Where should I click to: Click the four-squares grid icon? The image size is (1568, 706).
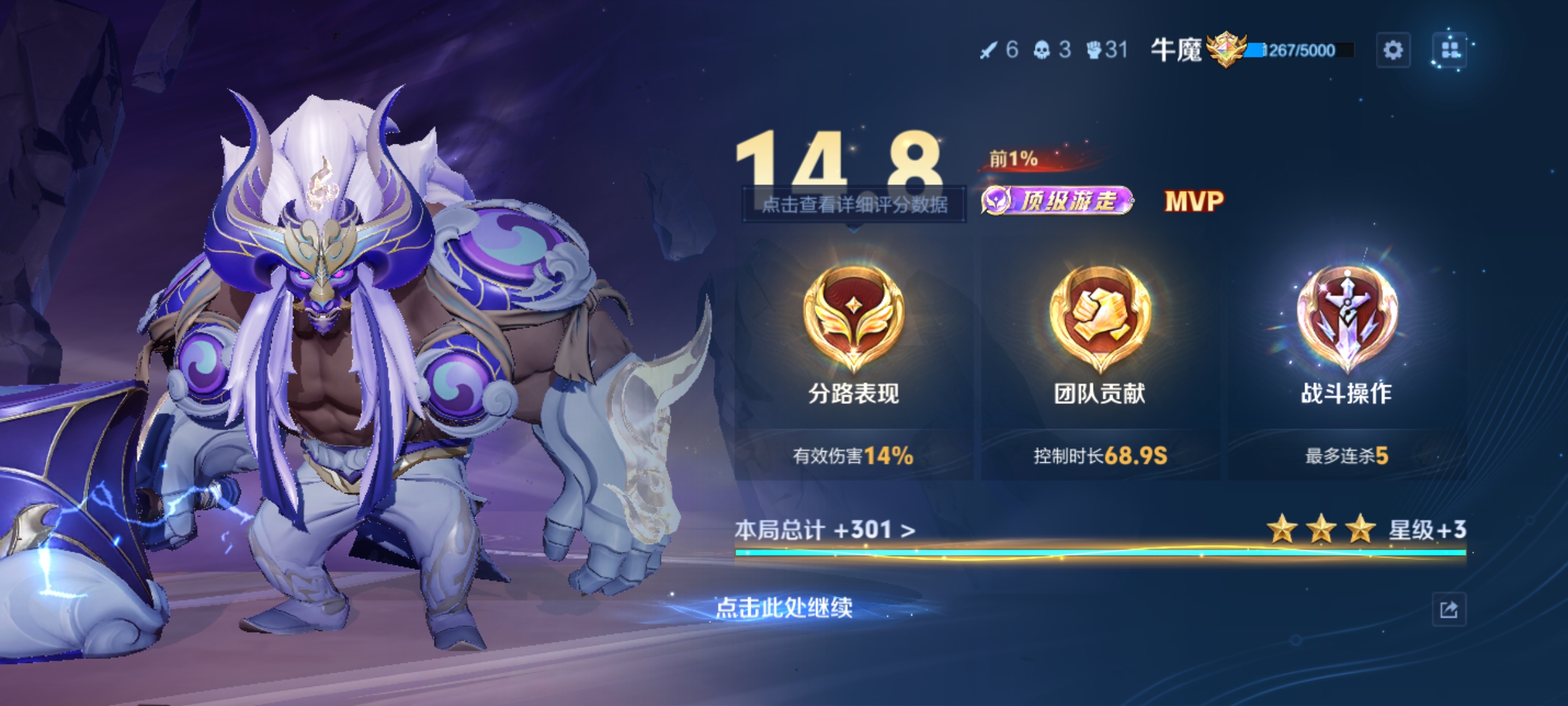point(1450,50)
